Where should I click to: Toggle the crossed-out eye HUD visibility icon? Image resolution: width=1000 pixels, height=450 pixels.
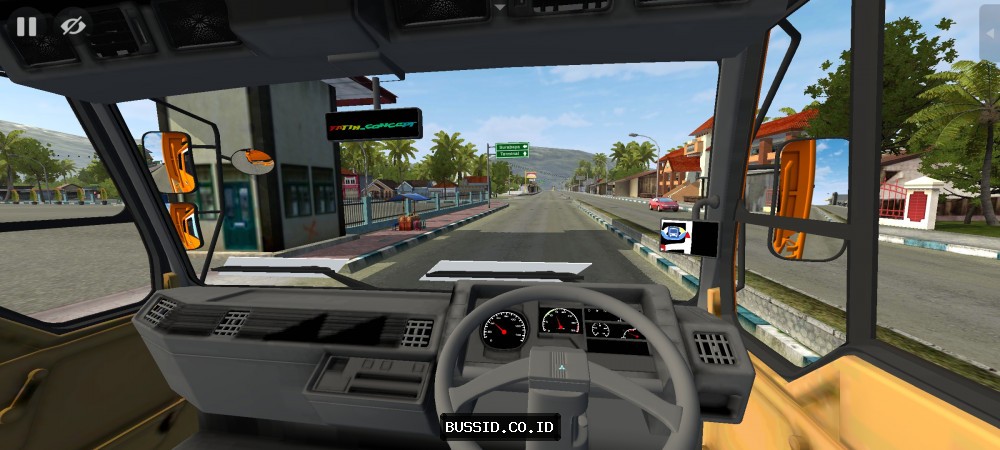pyautogui.click(x=71, y=26)
